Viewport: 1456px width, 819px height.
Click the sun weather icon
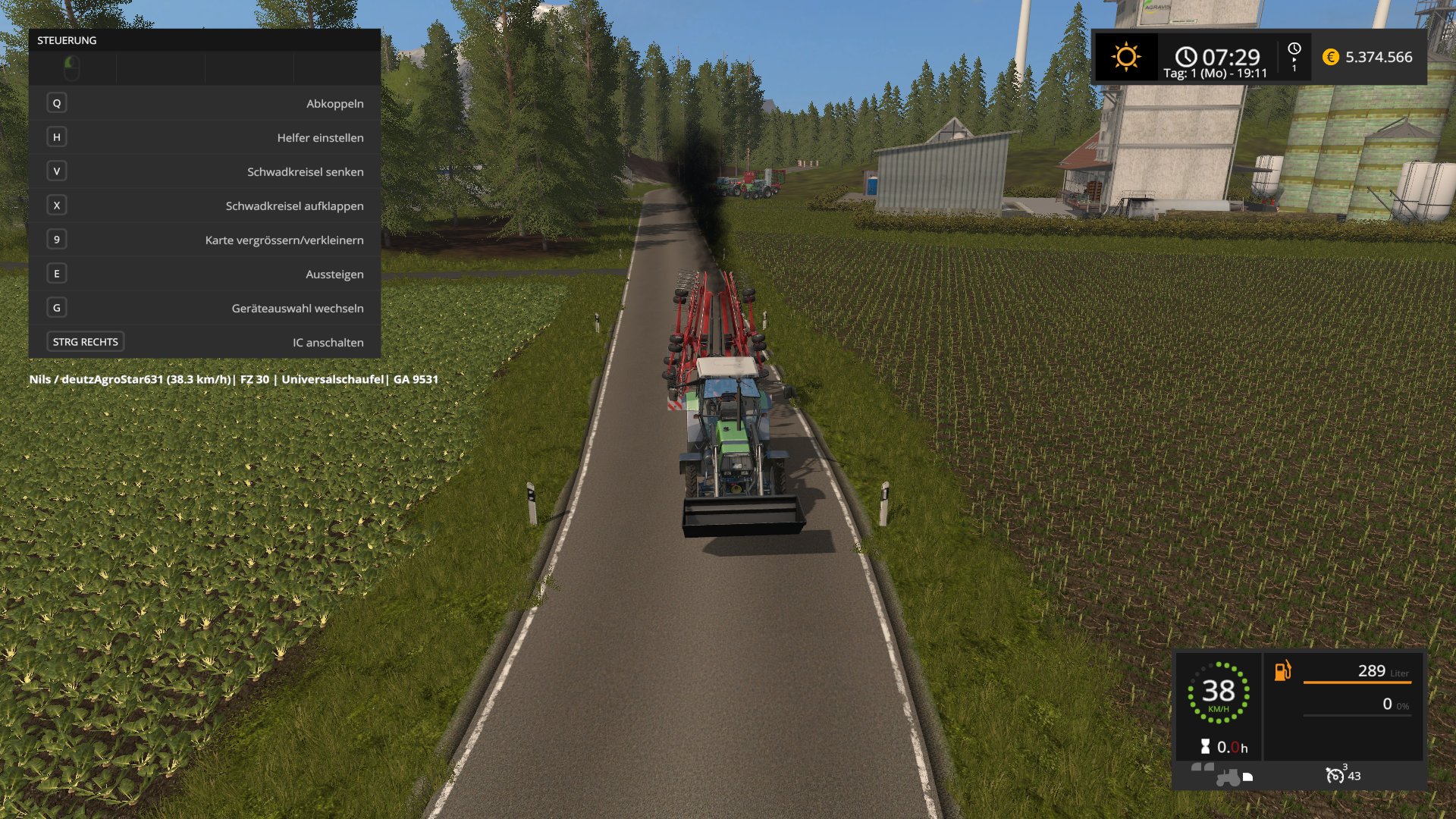[1126, 57]
